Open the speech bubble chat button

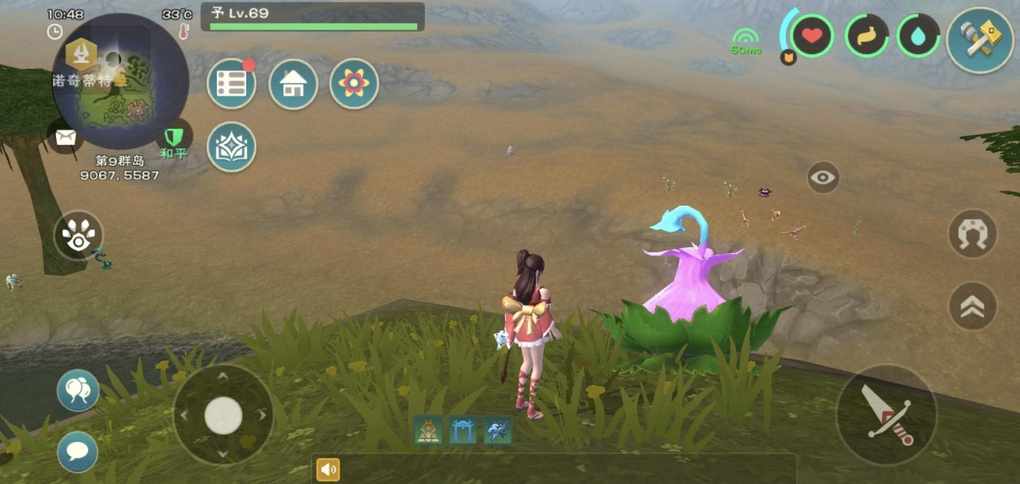[x=78, y=451]
